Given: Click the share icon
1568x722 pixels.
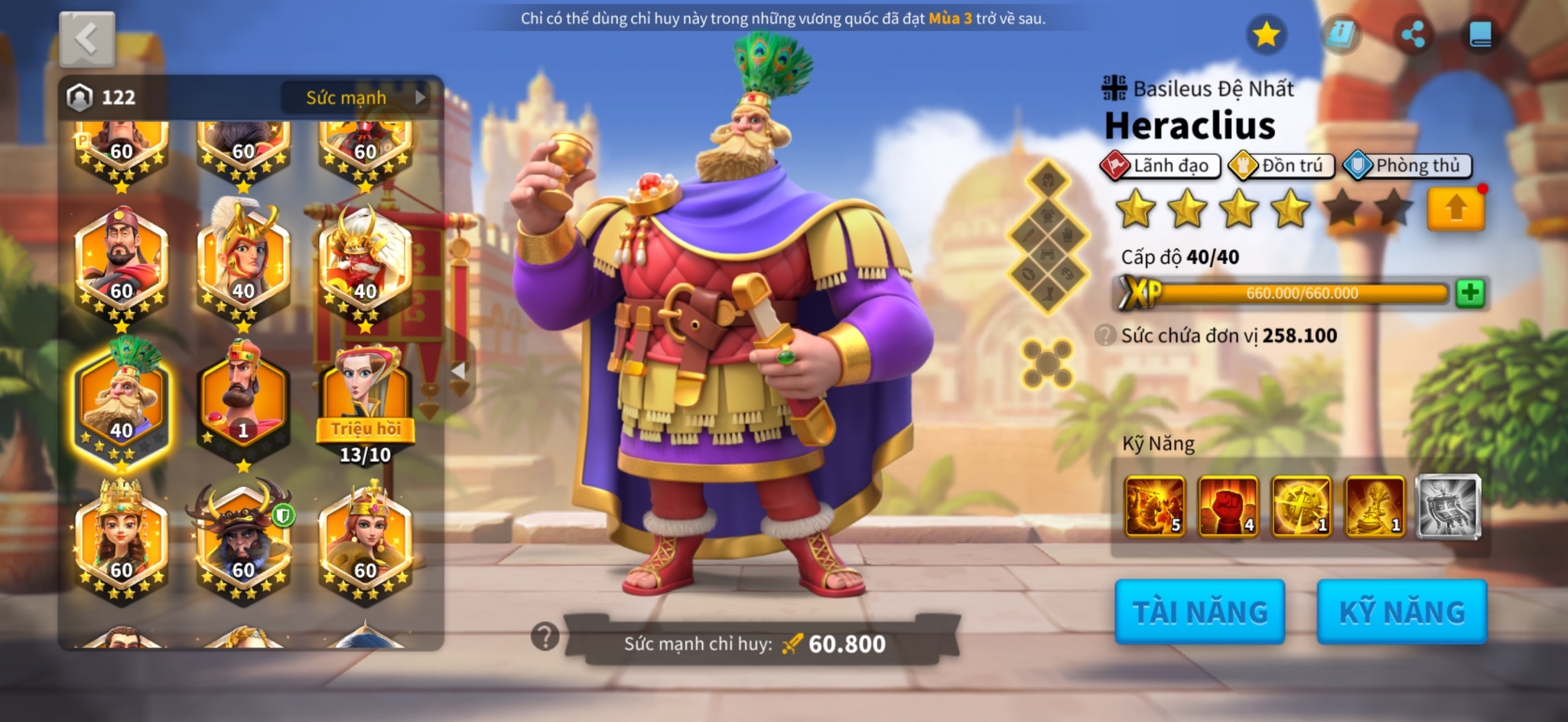Looking at the screenshot, I should click(1413, 35).
